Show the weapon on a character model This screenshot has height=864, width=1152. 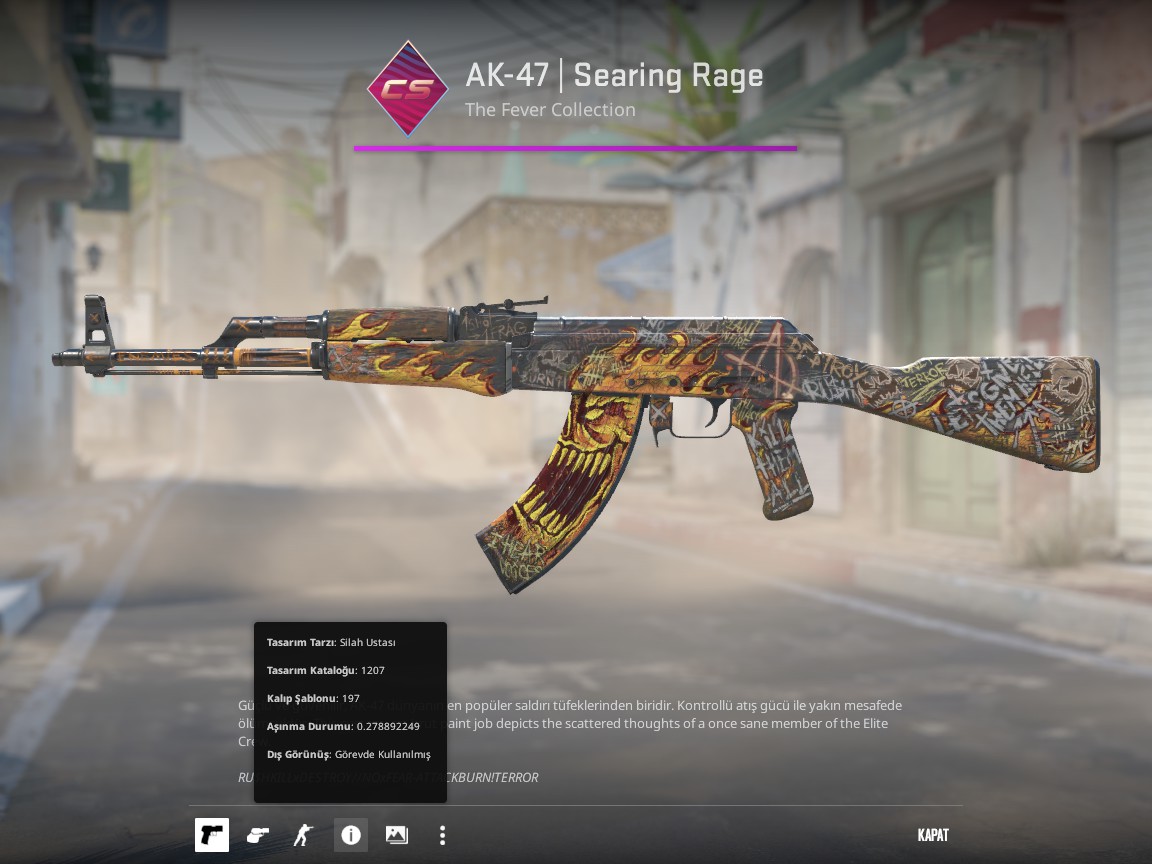pyautogui.click(x=303, y=835)
